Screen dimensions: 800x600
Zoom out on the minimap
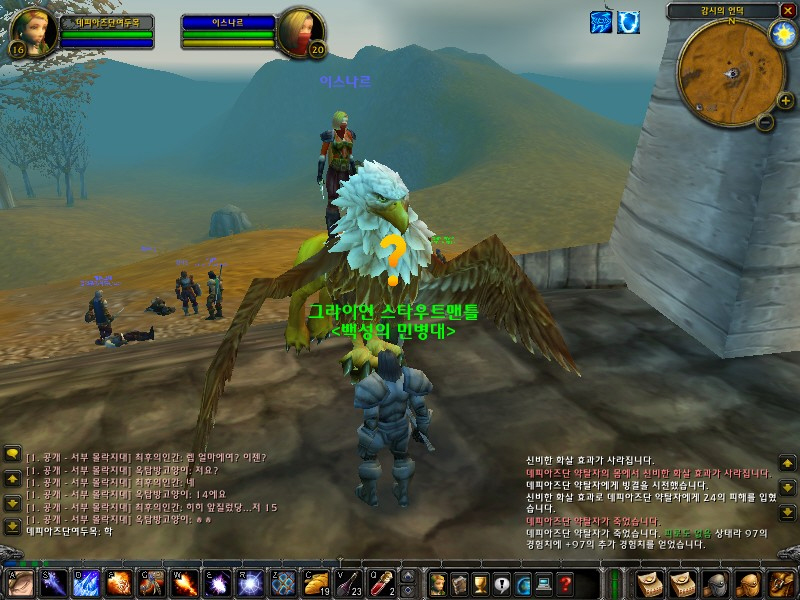(x=765, y=122)
